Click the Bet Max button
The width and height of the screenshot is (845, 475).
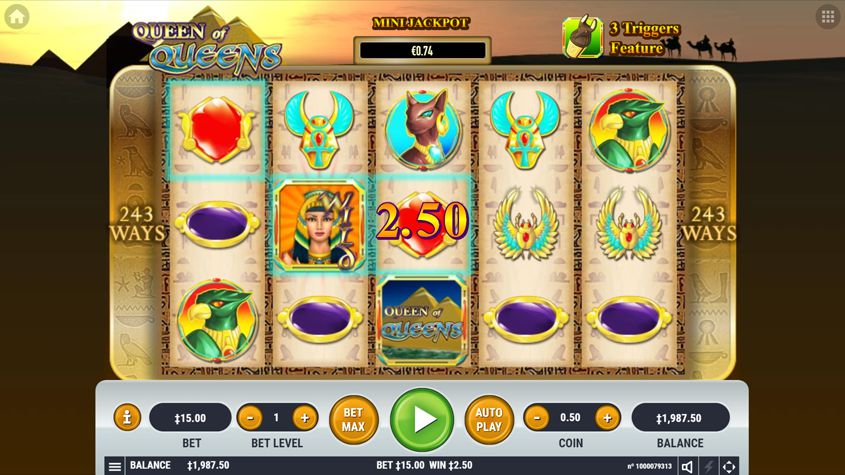tap(353, 419)
